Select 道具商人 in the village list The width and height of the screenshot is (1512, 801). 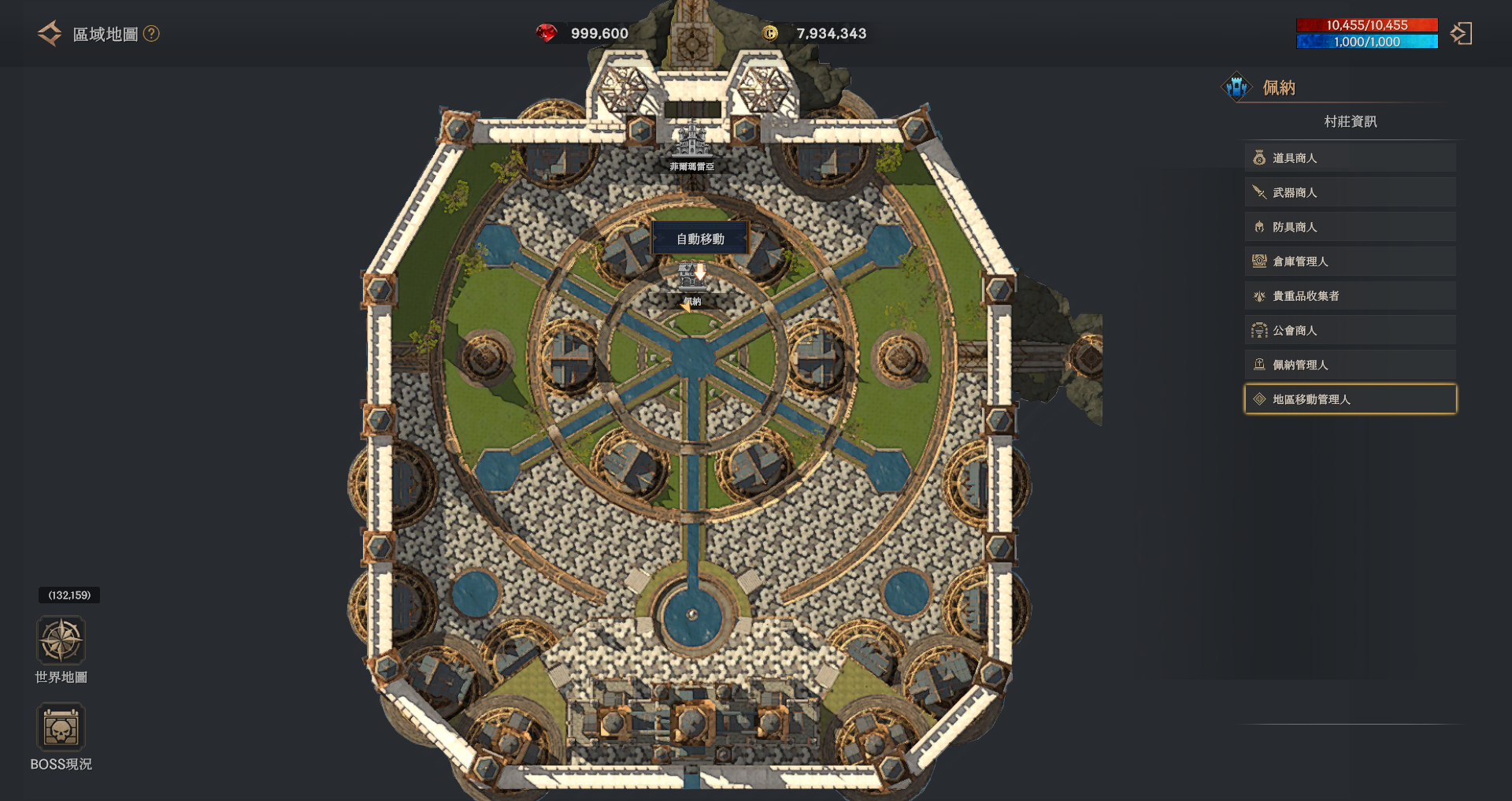1350,158
